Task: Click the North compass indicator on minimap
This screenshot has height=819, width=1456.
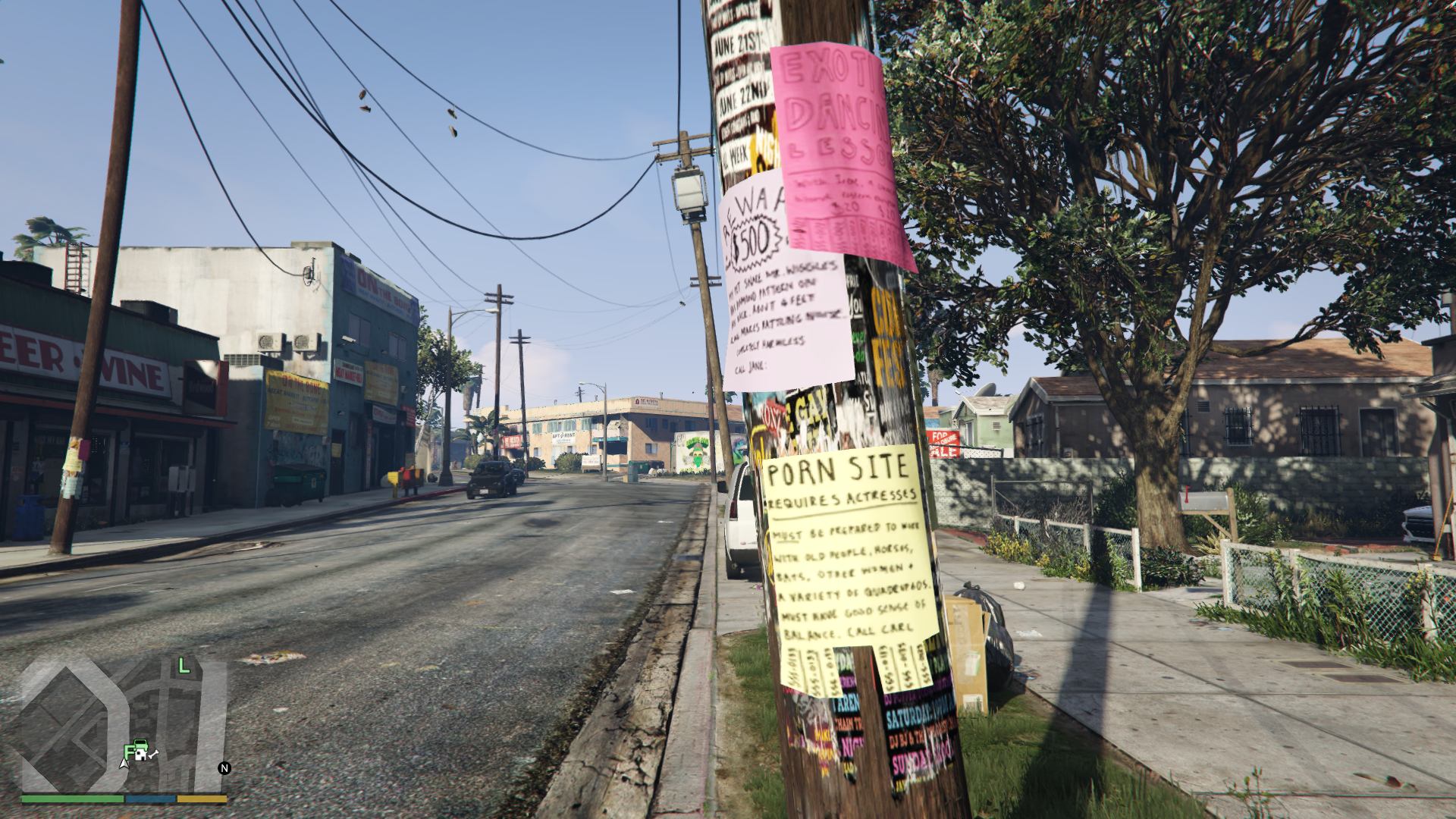Action: pos(224,768)
